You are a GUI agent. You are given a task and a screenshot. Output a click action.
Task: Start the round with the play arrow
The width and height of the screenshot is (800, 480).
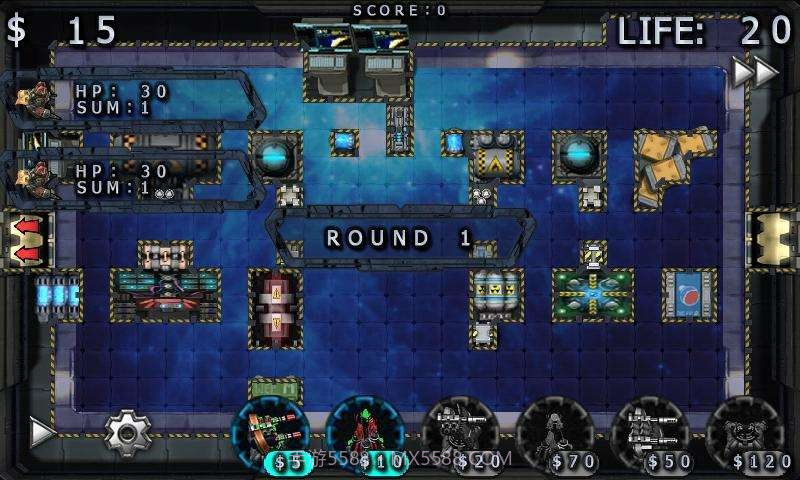(x=42, y=432)
